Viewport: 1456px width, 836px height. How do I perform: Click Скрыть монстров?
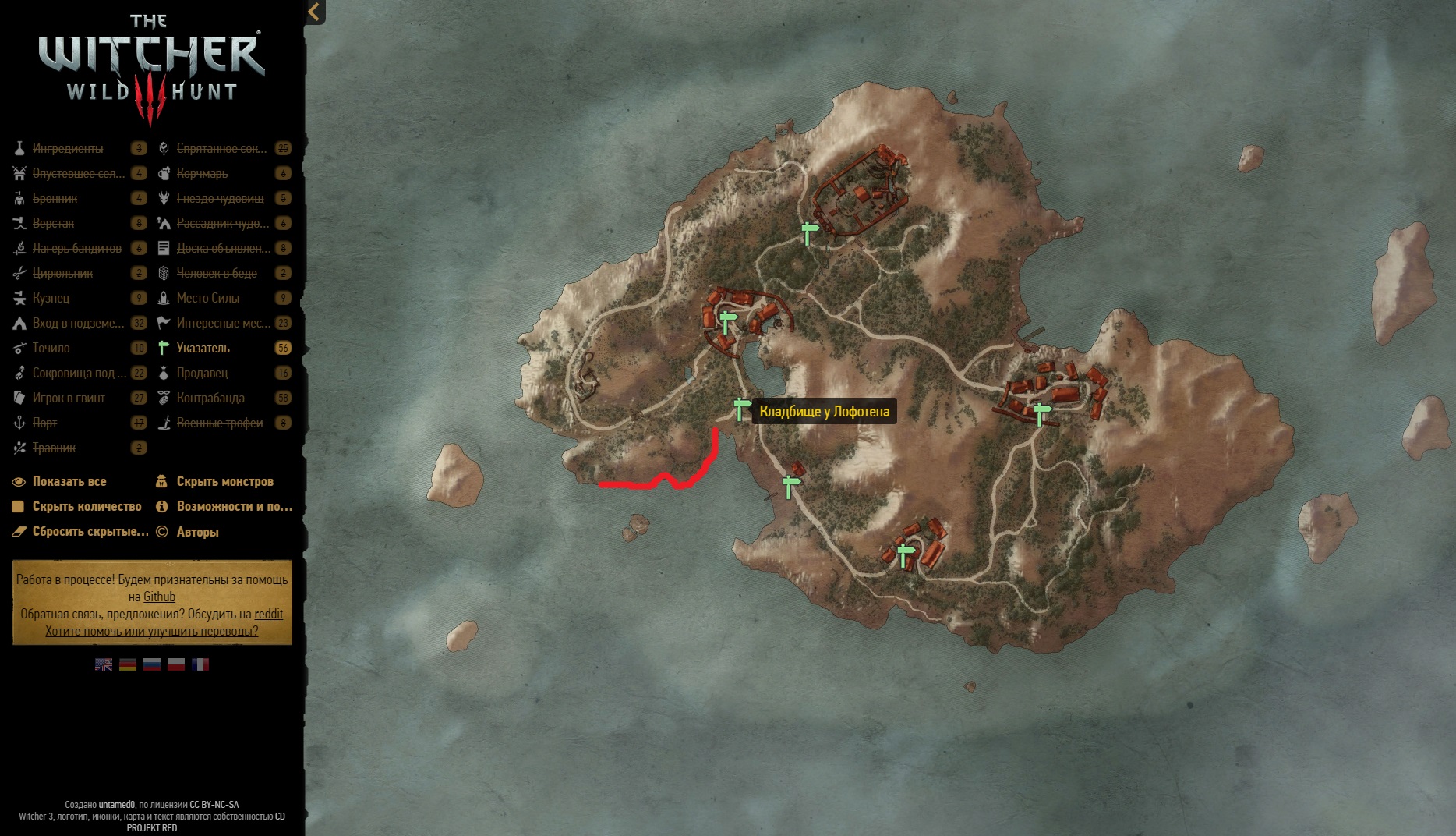224,481
